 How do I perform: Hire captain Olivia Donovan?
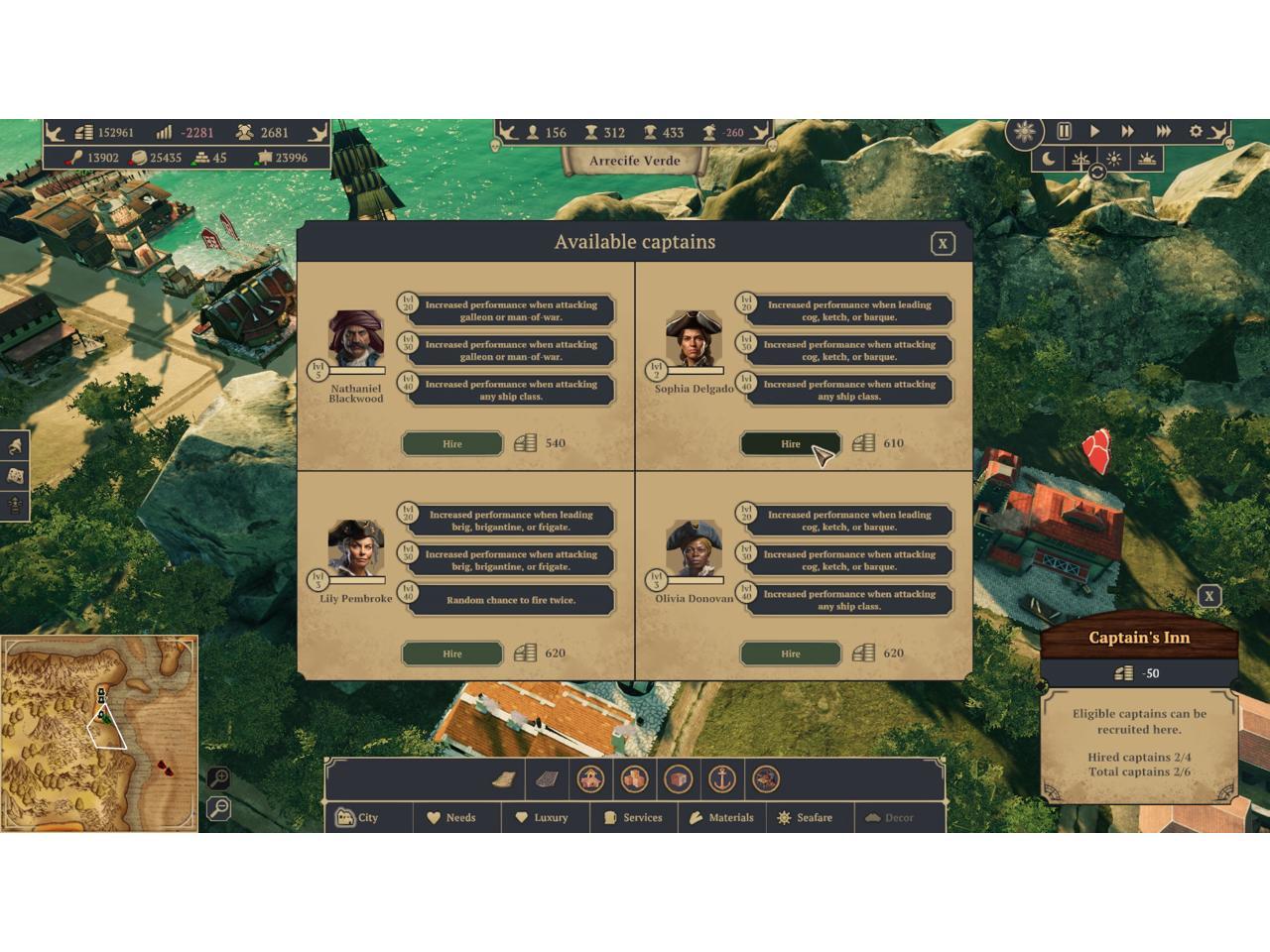790,654
